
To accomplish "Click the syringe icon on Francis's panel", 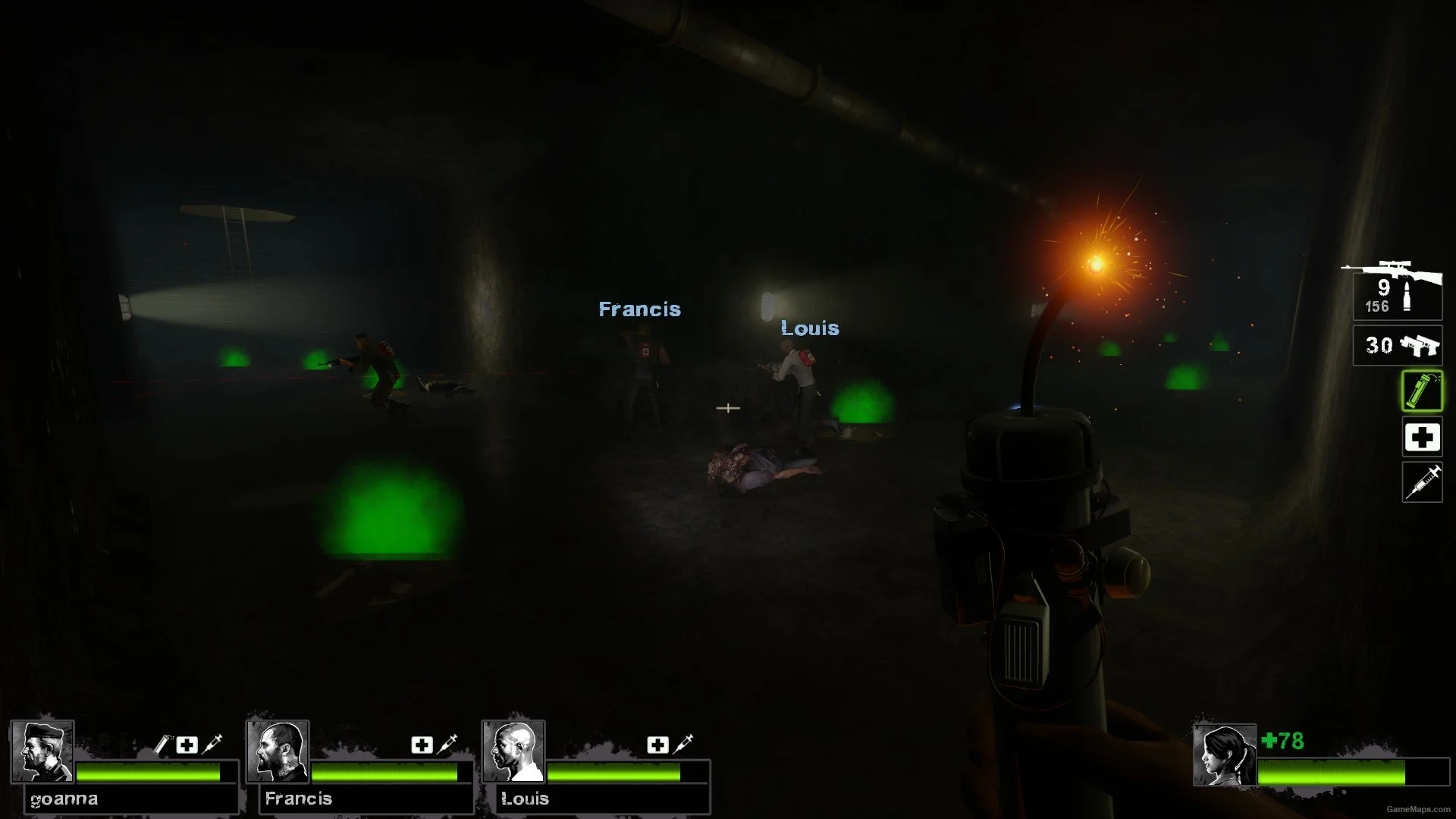I will pos(447,743).
